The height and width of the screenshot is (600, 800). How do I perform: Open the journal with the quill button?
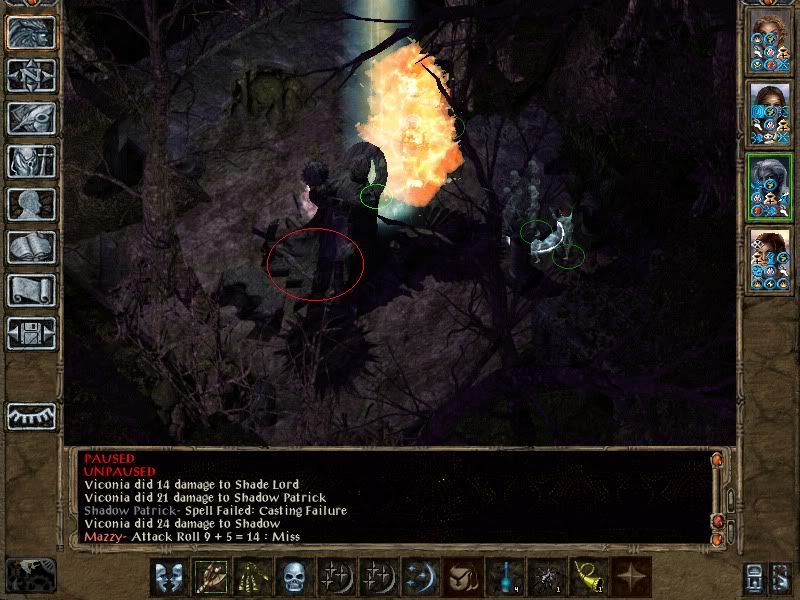point(31,118)
